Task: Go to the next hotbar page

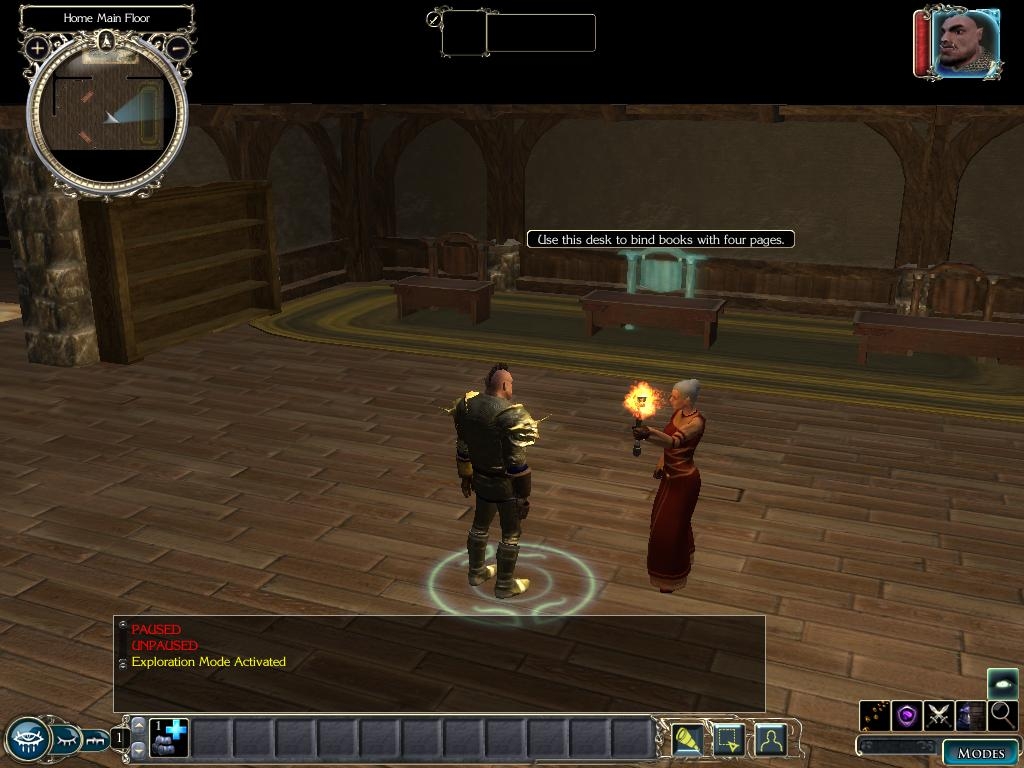Action: [139, 751]
